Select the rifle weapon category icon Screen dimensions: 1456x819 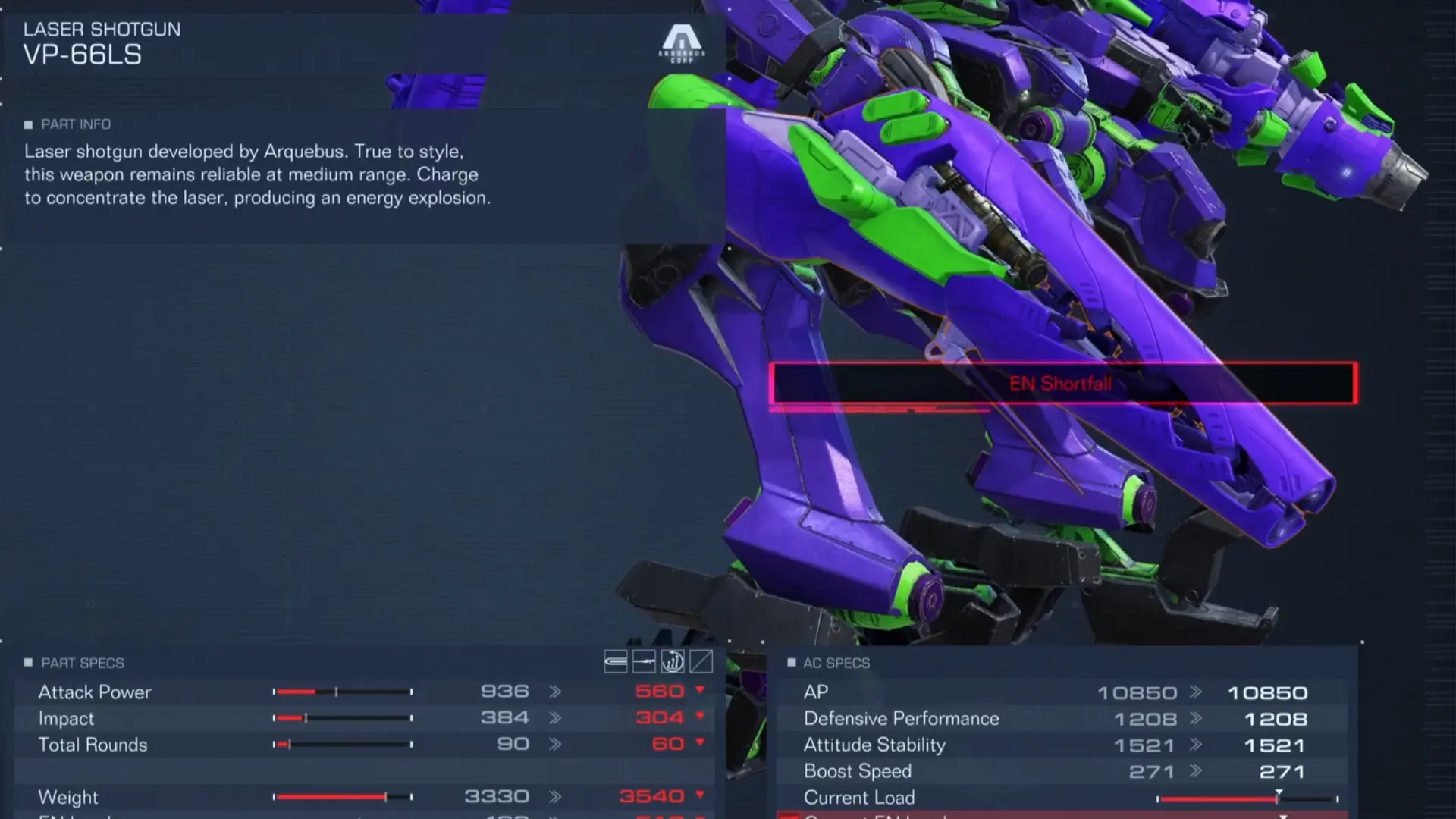pos(645,661)
